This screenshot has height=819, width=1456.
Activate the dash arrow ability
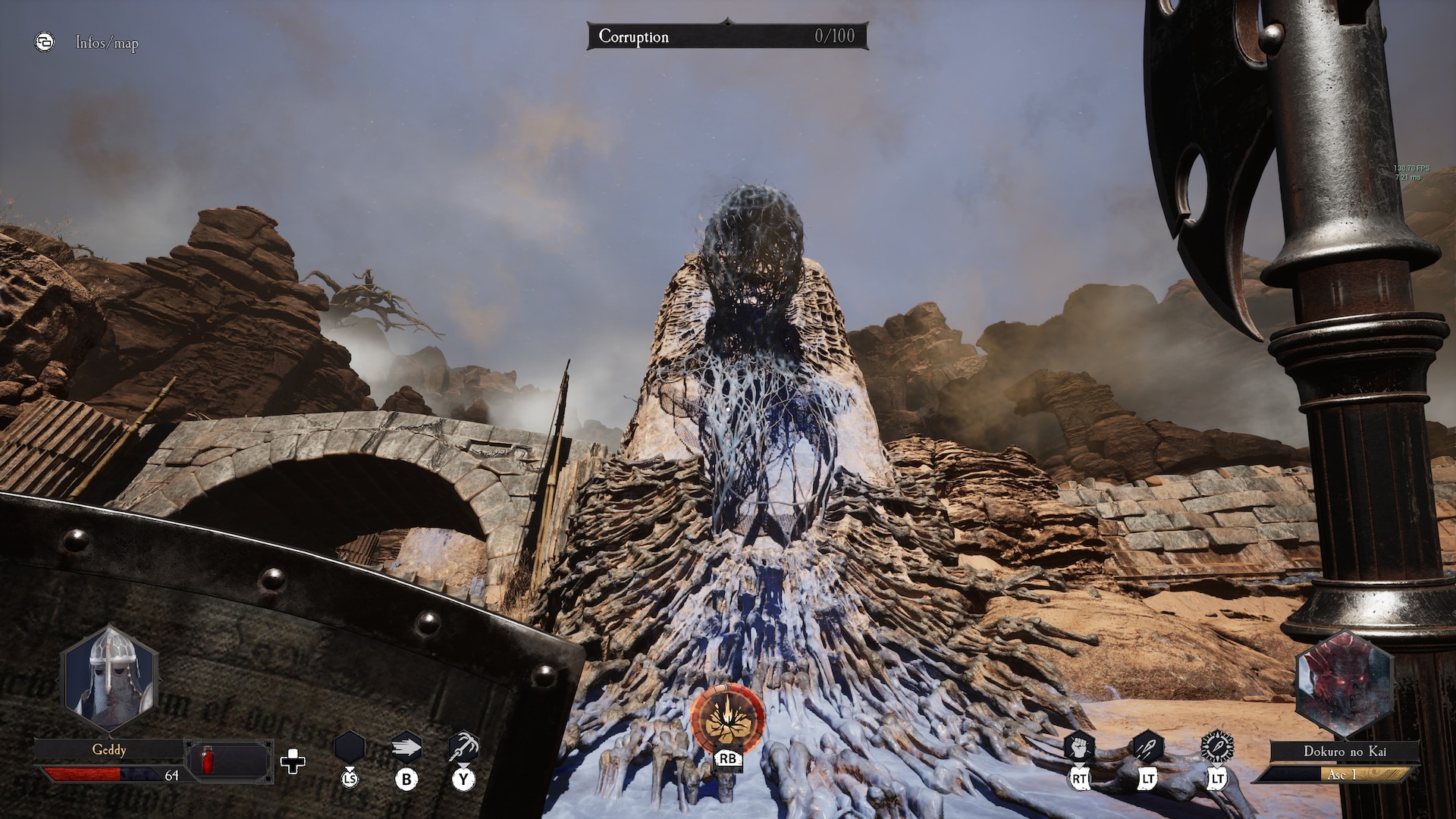[x=406, y=748]
